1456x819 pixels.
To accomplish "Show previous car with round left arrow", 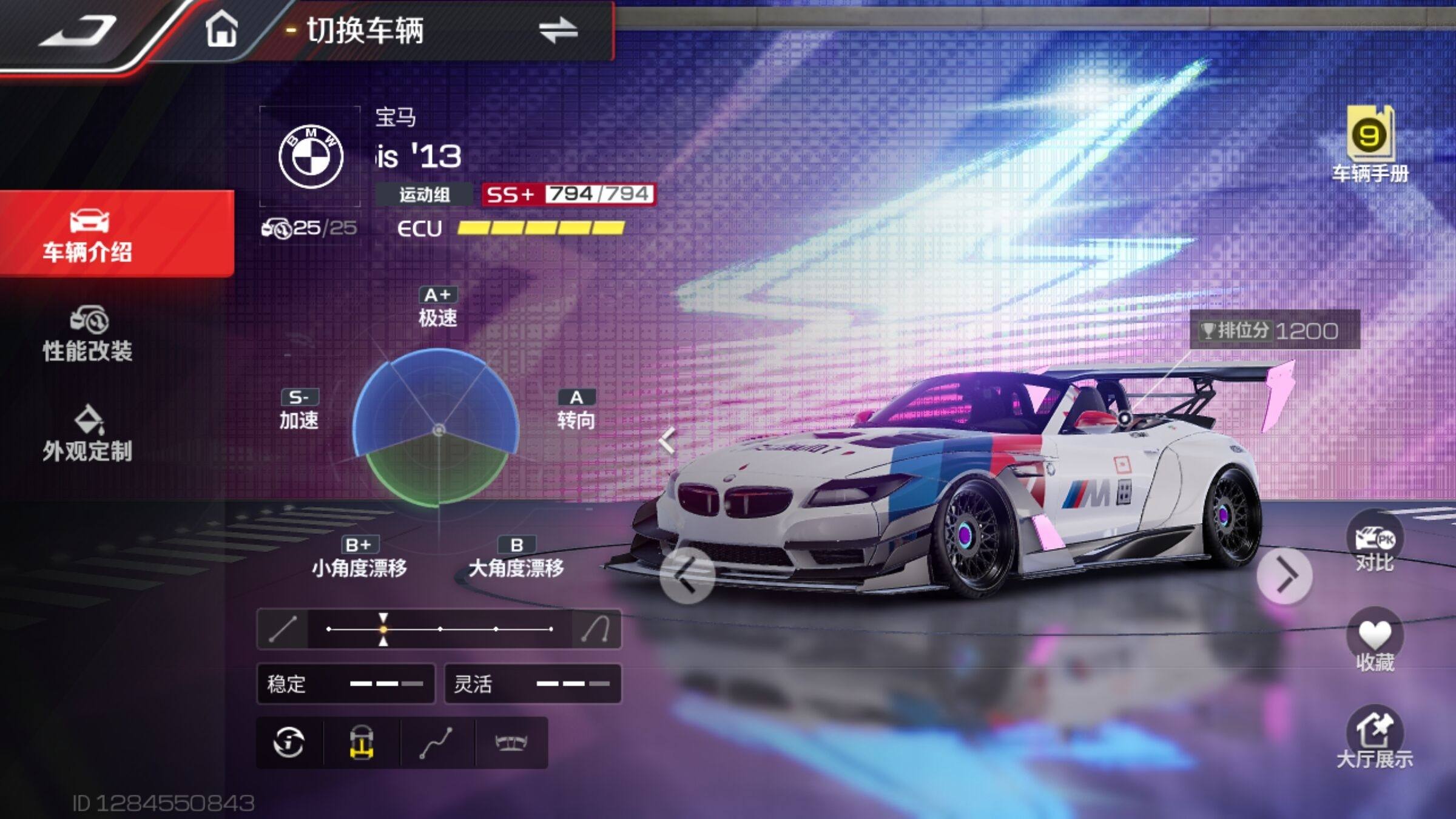I will point(687,575).
